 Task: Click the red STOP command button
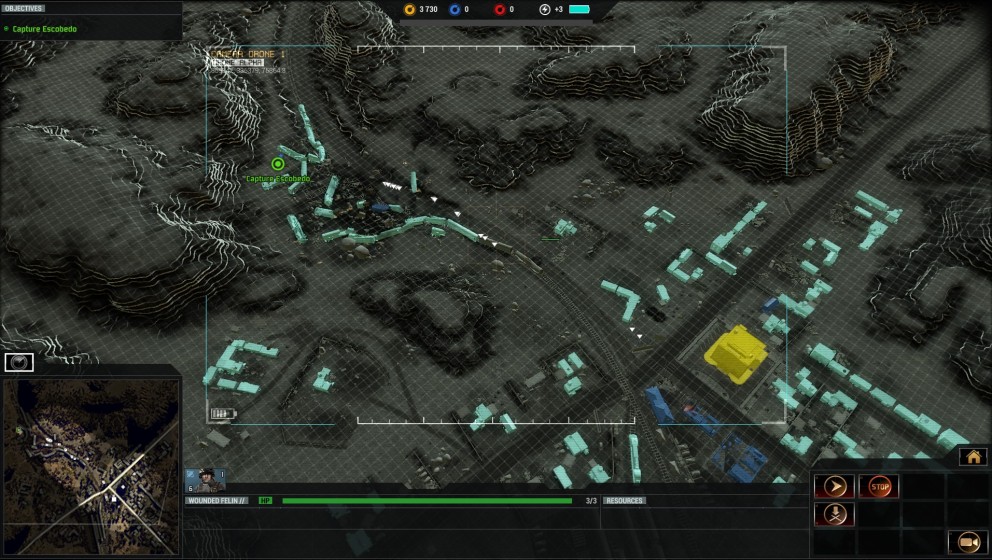coord(878,487)
